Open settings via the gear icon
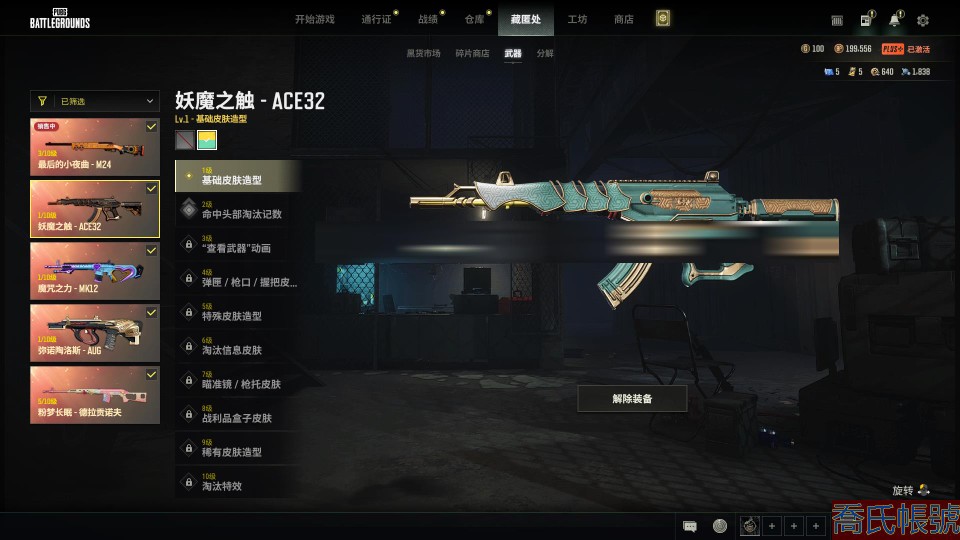Image resolution: width=960 pixels, height=540 pixels. tap(923, 20)
